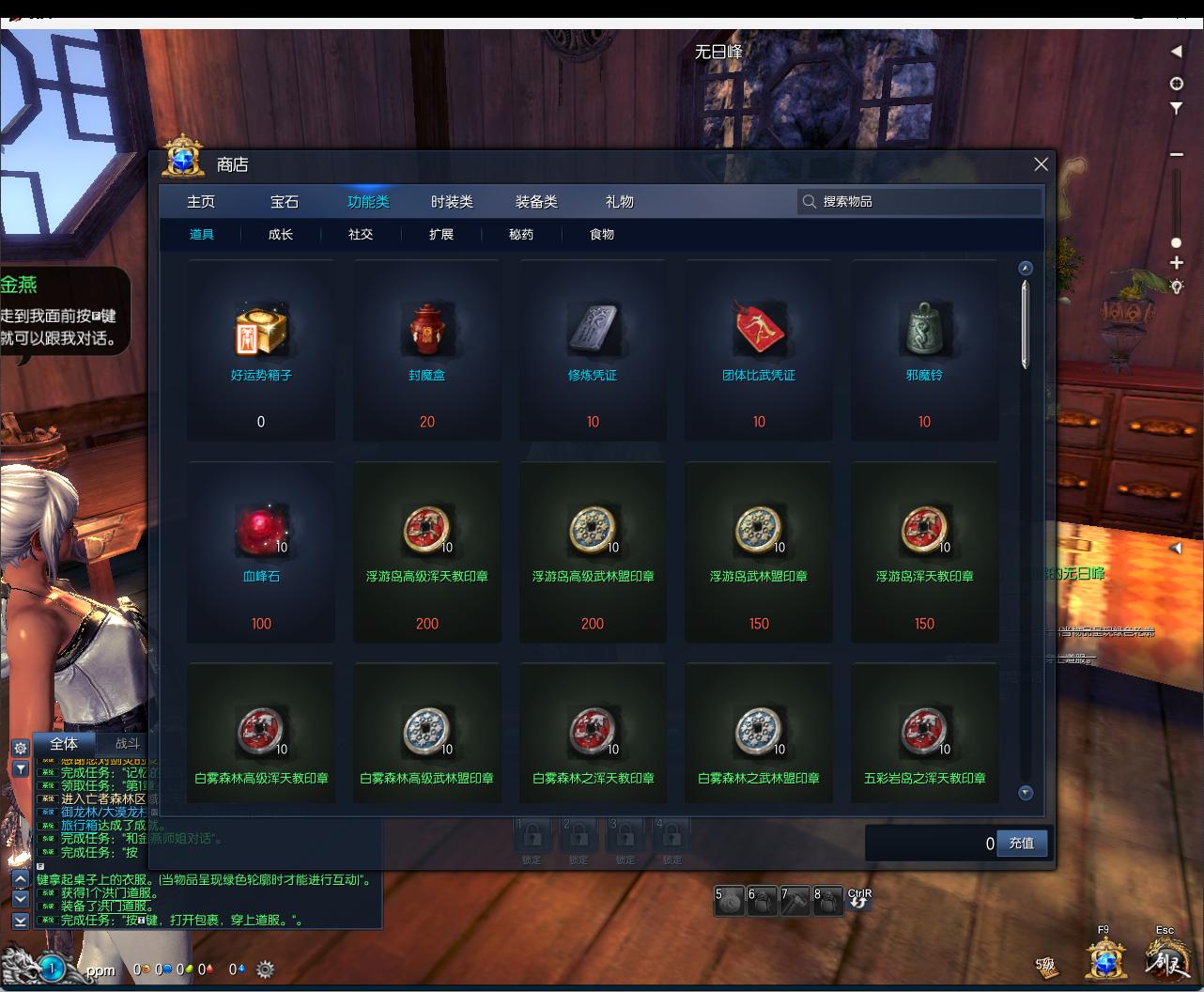This screenshot has width=1204, height=992.
Task: Switch to the 装备类 tab
Action: click(536, 202)
